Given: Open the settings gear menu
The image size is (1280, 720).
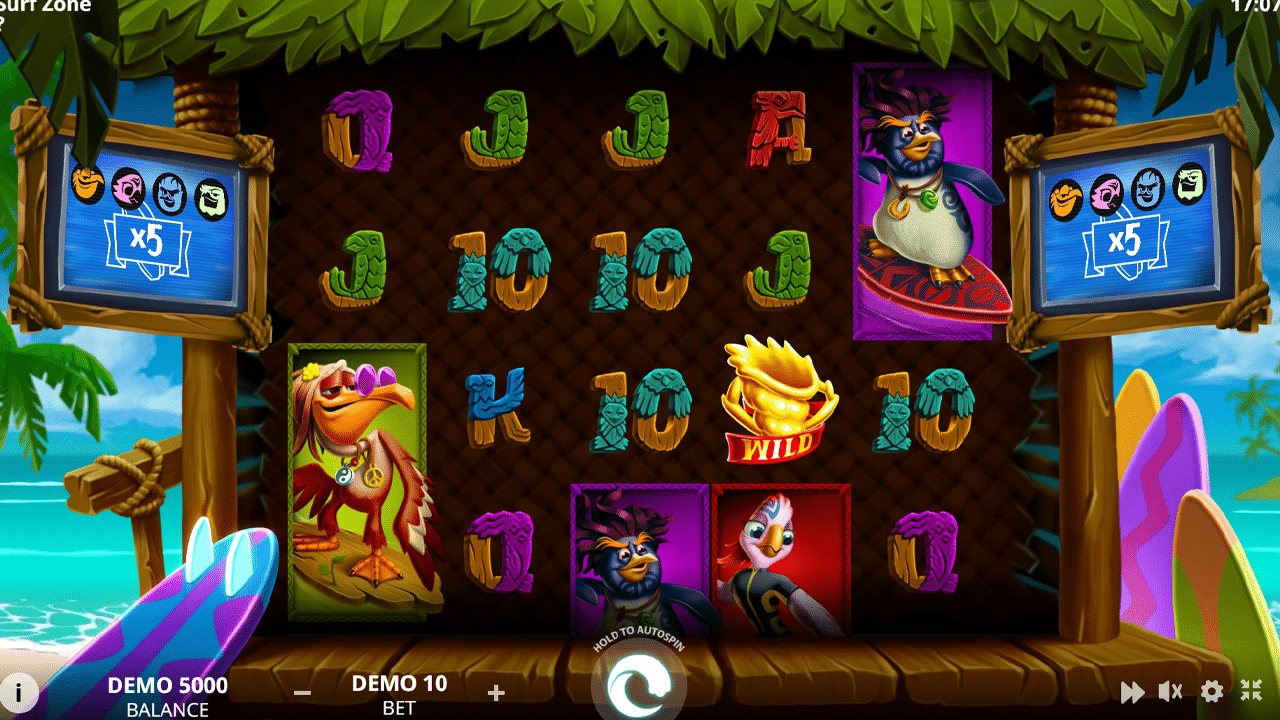Looking at the screenshot, I should click(1212, 691).
